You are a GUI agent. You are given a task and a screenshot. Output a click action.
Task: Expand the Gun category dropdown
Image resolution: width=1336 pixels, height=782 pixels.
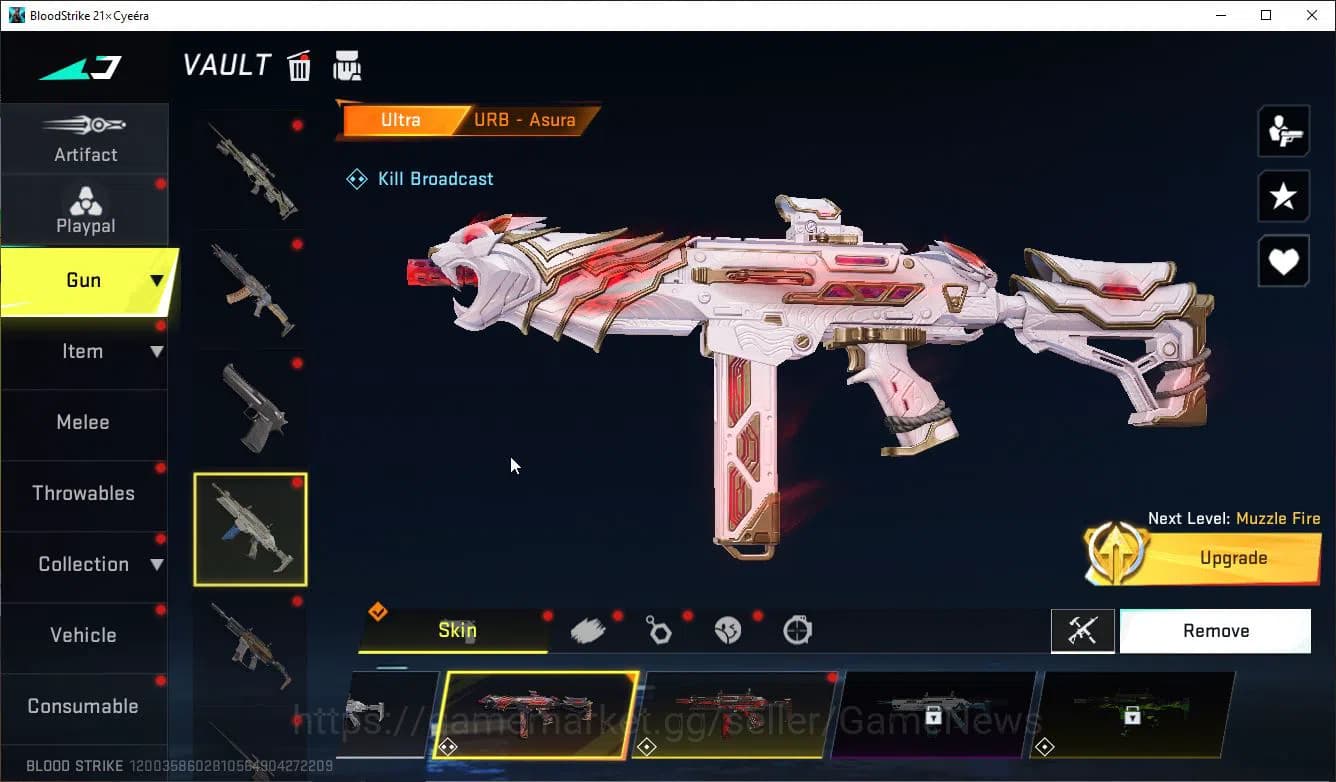point(85,281)
